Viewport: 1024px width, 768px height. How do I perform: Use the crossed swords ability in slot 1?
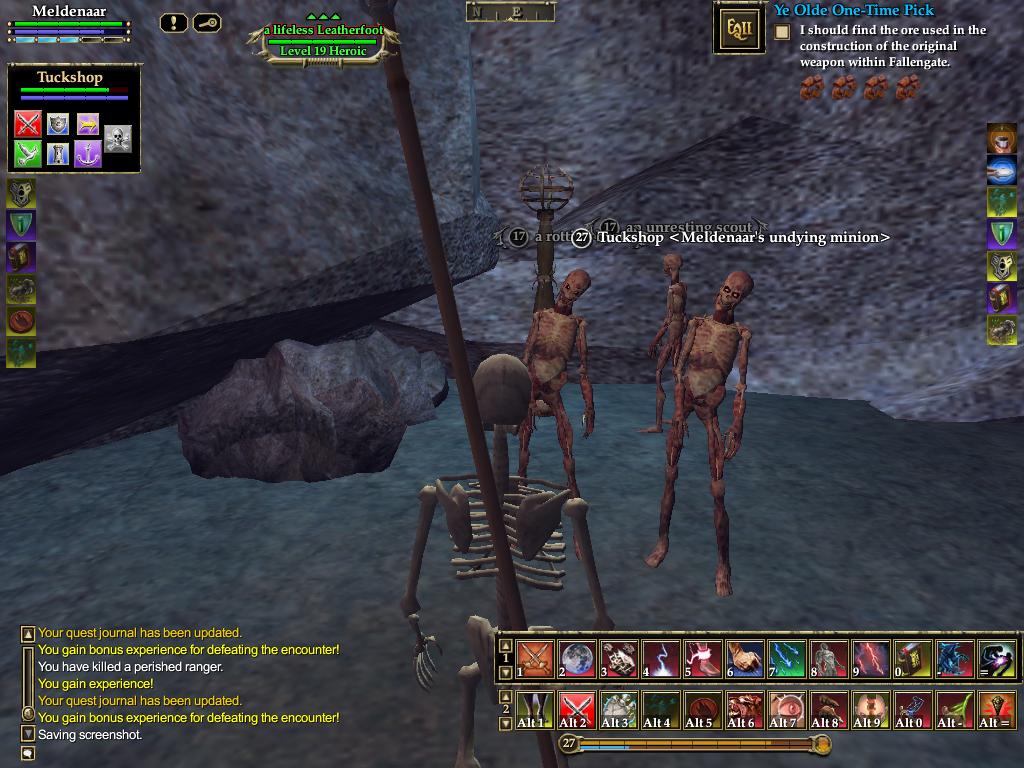[x=536, y=660]
